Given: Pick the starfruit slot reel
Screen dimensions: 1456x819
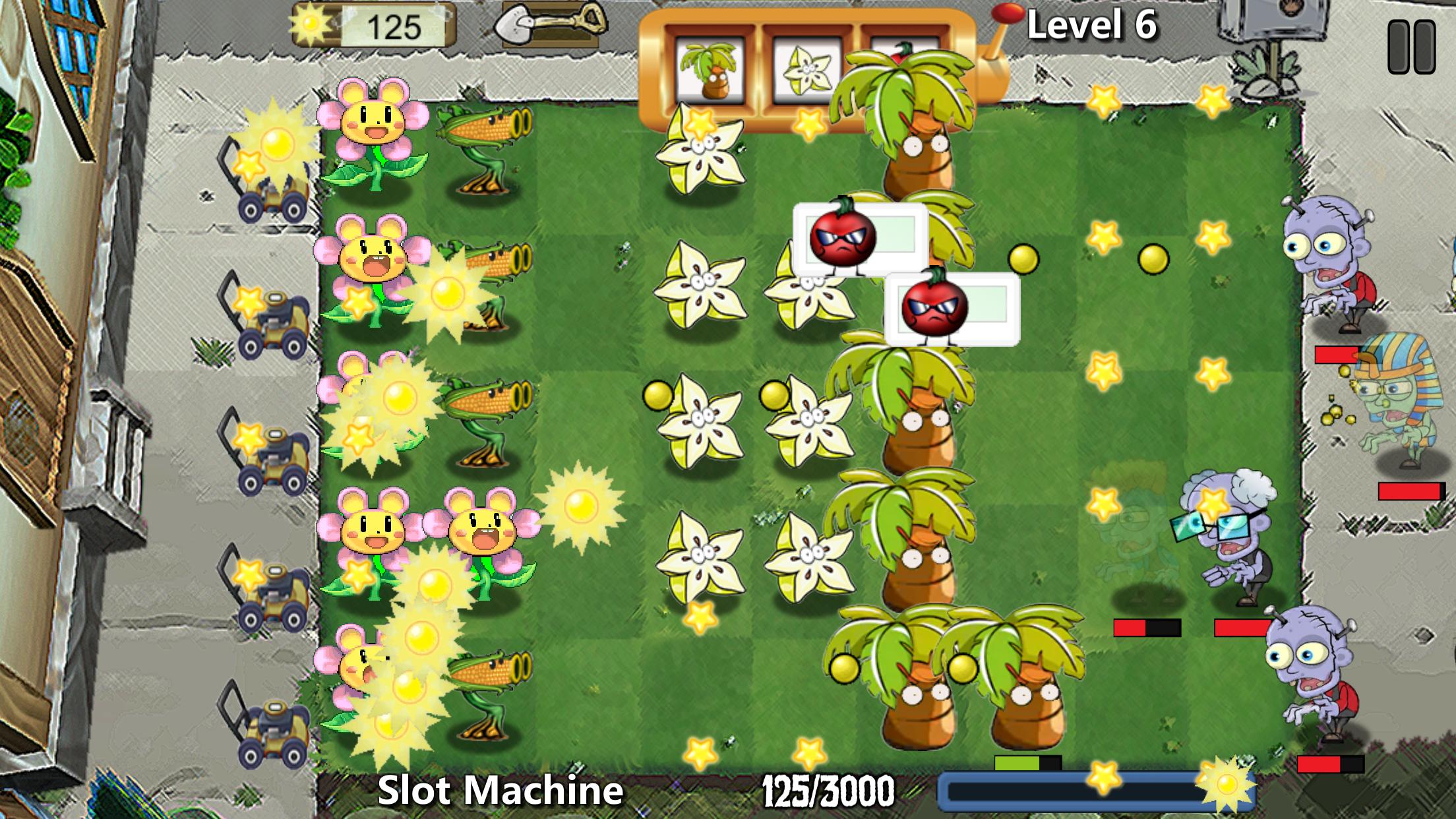Looking at the screenshot, I should [806, 69].
